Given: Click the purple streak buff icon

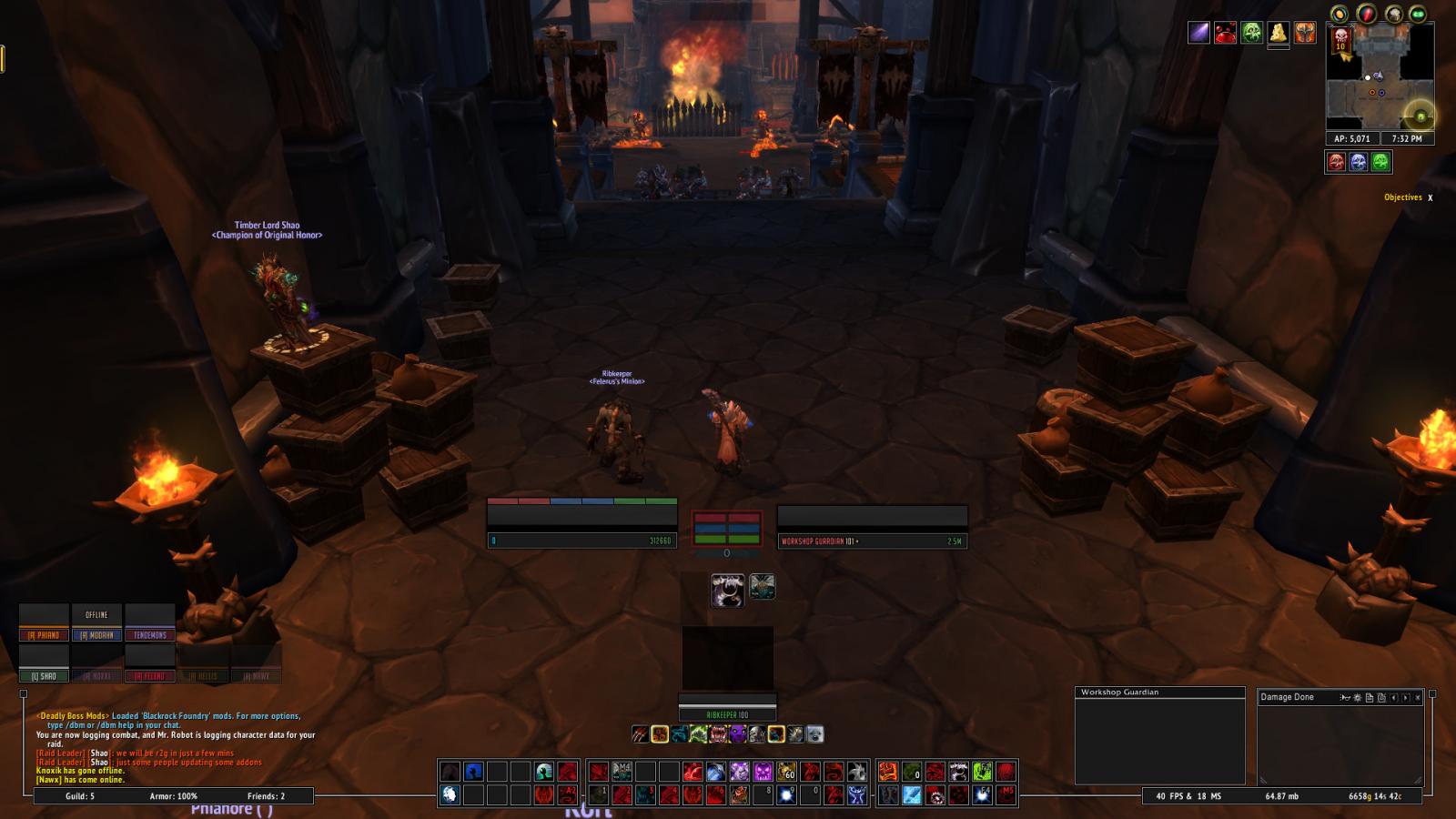Looking at the screenshot, I should coord(1199,33).
